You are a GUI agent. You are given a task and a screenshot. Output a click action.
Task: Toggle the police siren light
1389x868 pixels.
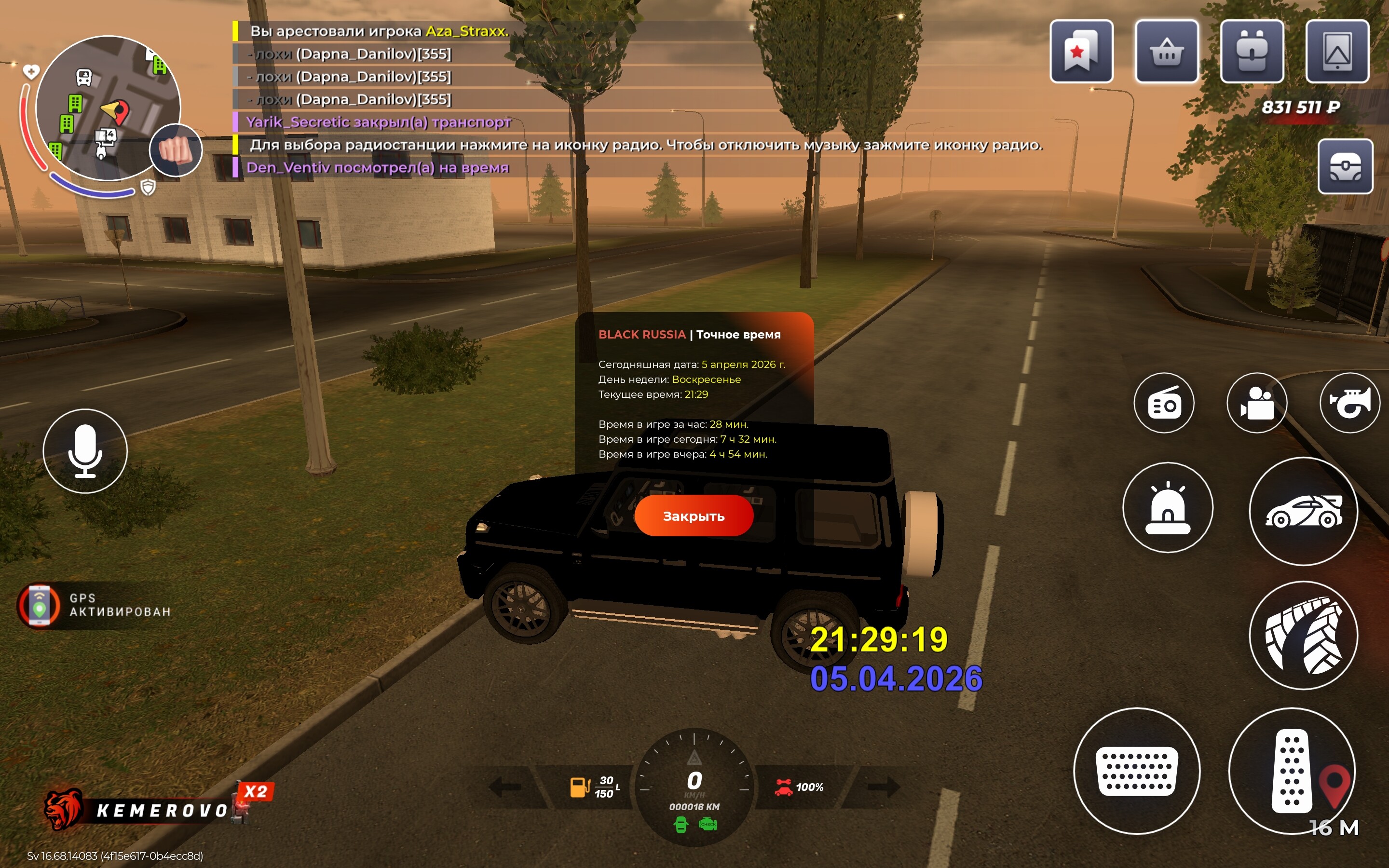pyautogui.click(x=1168, y=507)
